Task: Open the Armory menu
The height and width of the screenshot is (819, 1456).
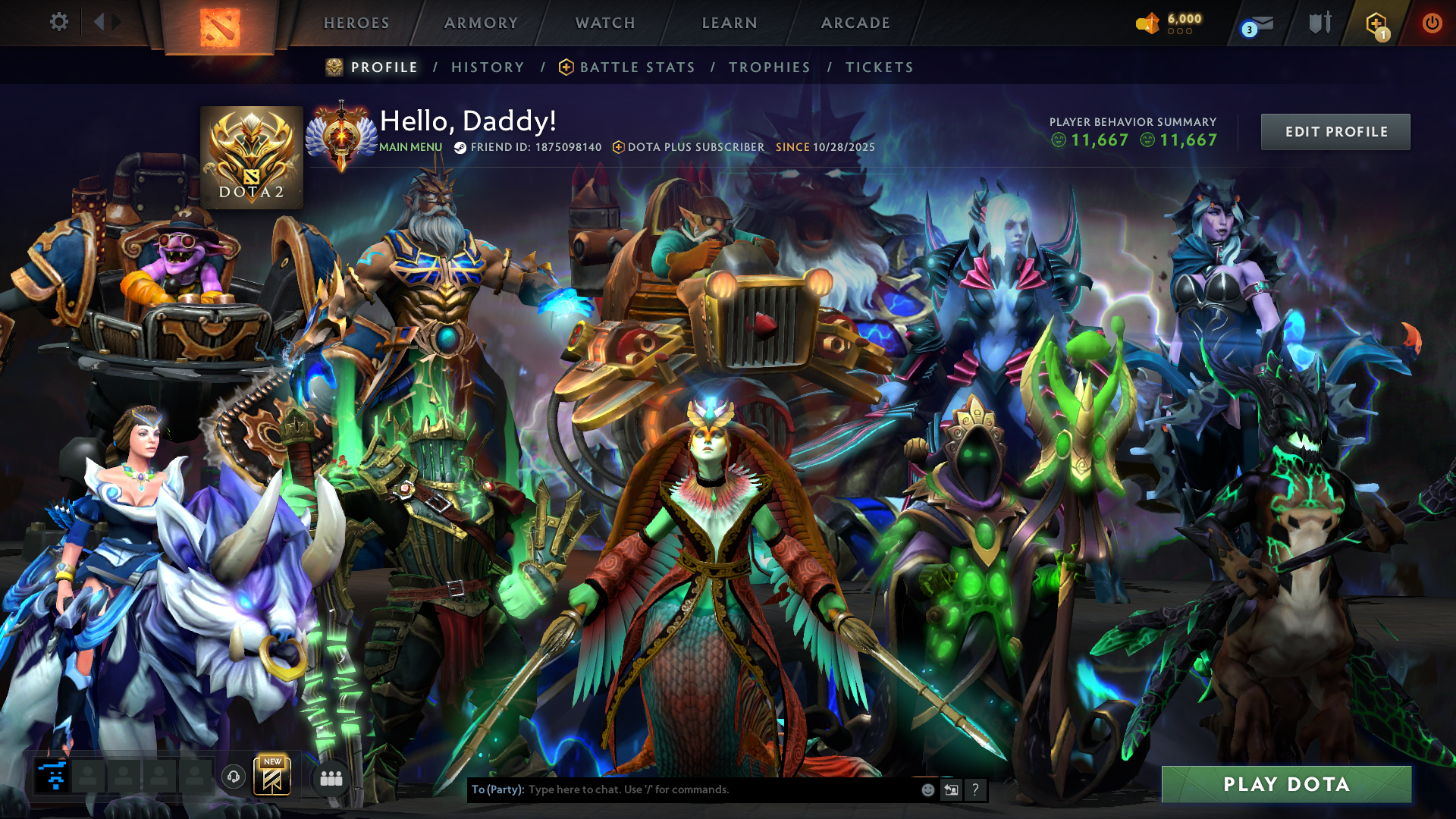Action: pyautogui.click(x=481, y=23)
